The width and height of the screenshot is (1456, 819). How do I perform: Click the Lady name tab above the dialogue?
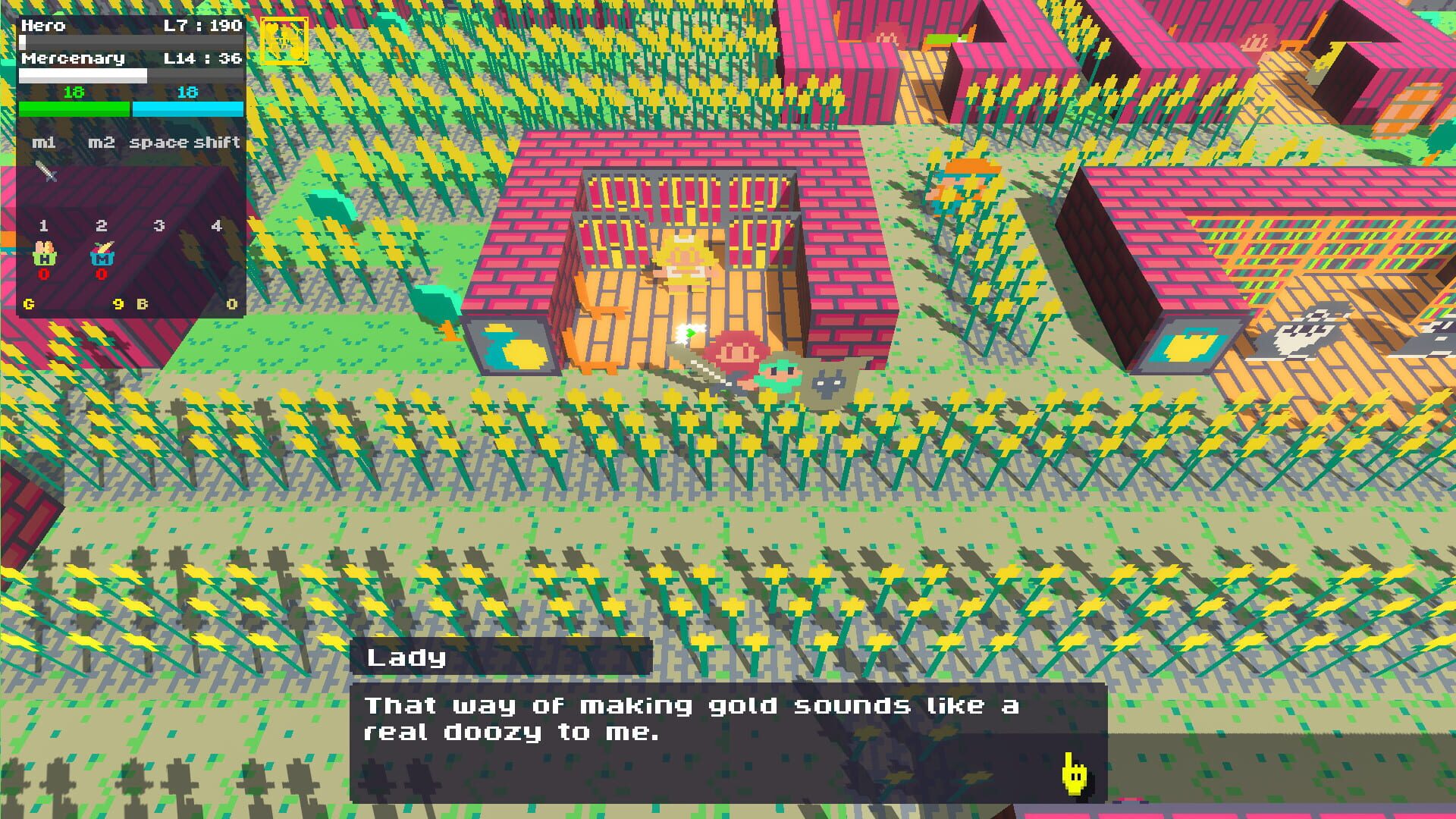pos(407,658)
